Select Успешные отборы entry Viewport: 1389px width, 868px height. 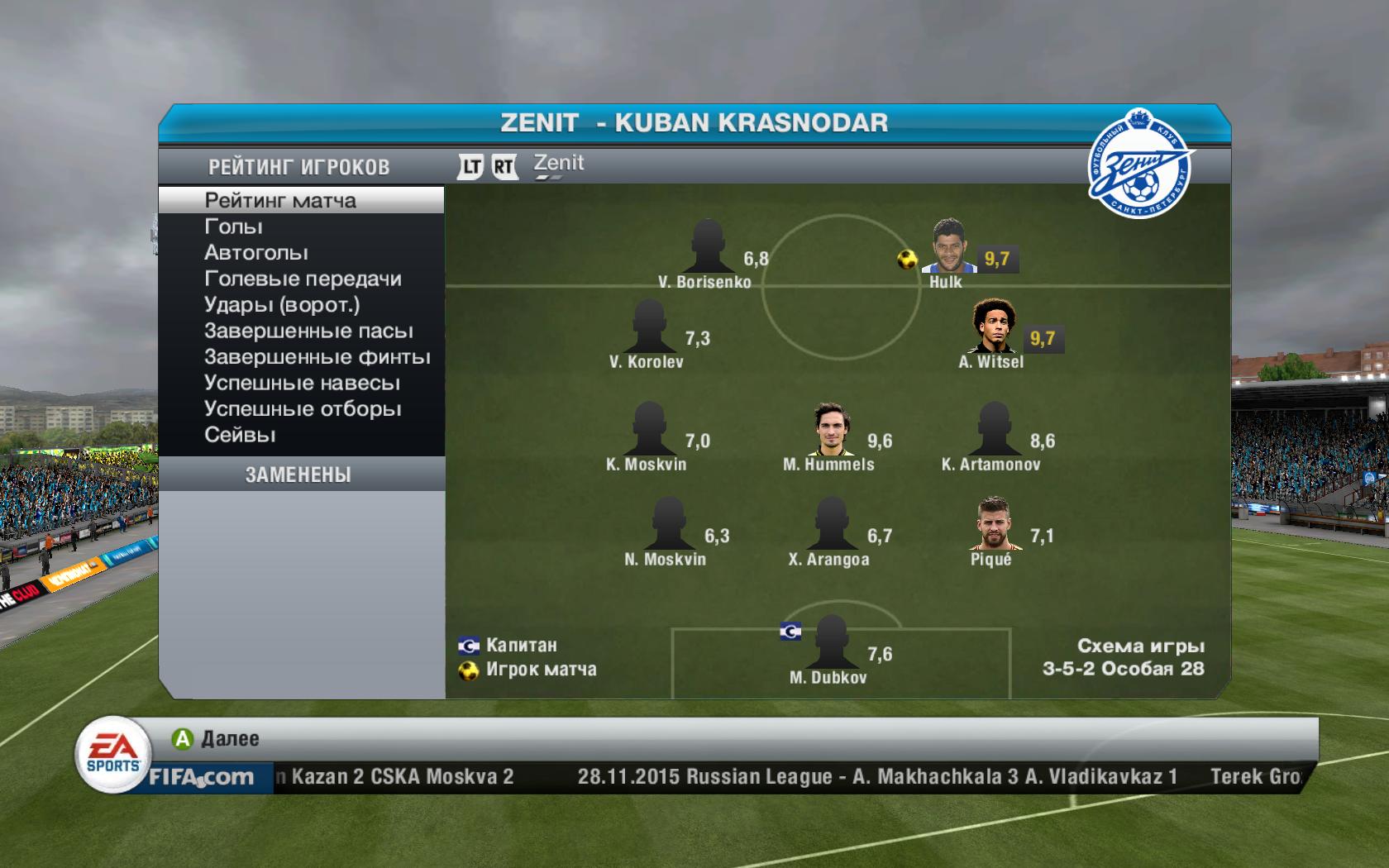tap(303, 409)
